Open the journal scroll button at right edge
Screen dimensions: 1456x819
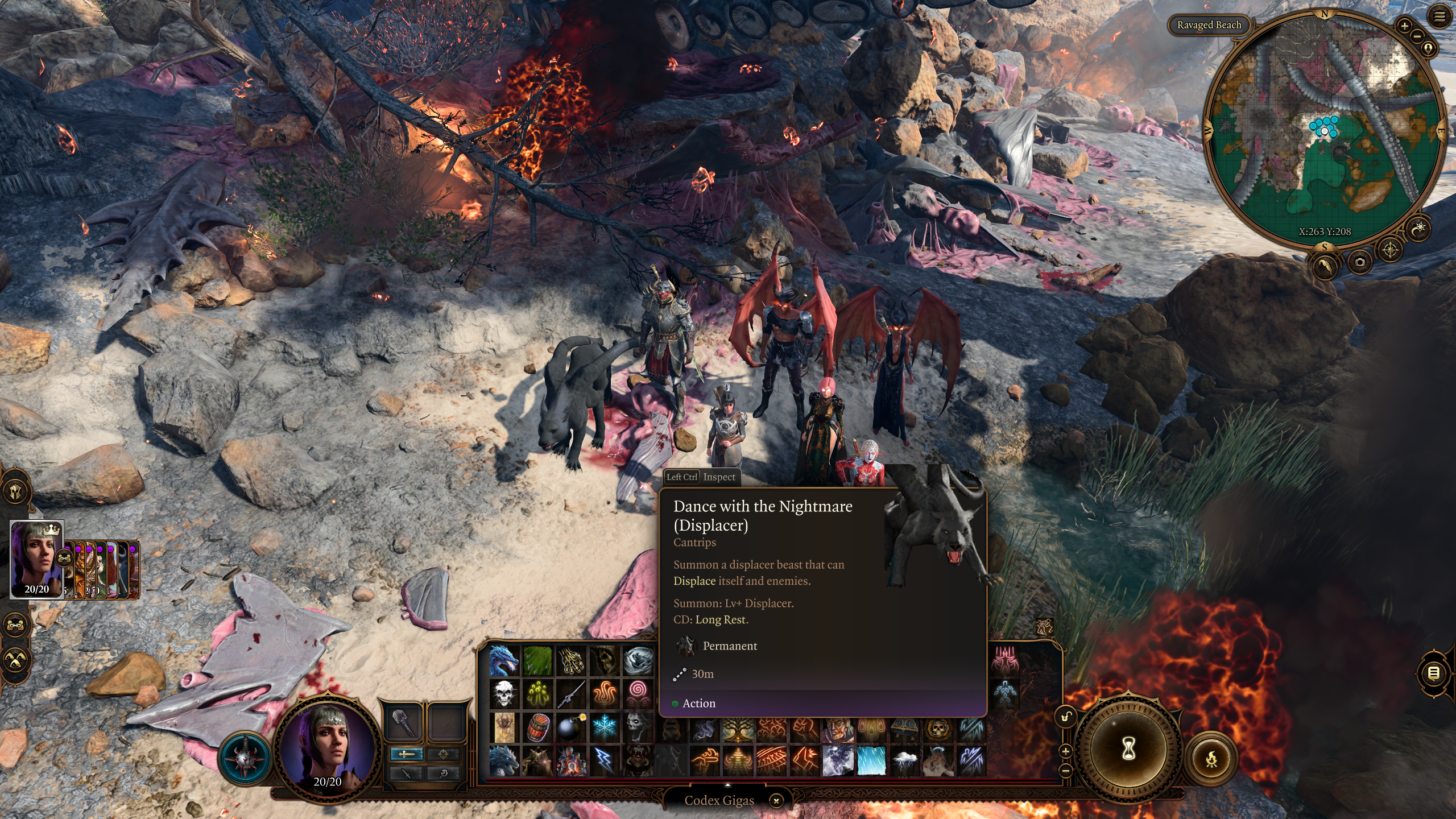coord(1434,673)
